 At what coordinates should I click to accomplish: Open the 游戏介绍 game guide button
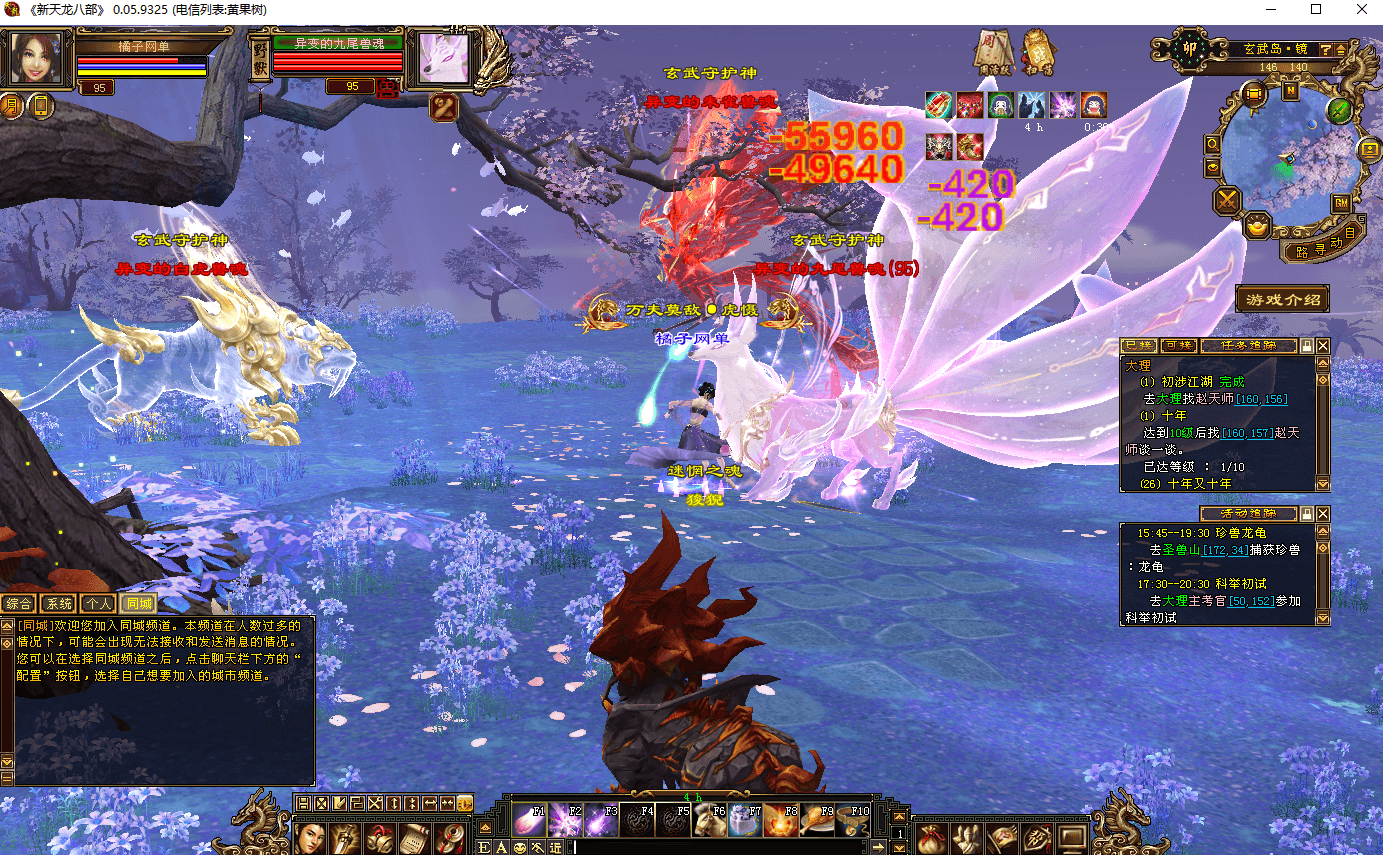[x=1282, y=299]
